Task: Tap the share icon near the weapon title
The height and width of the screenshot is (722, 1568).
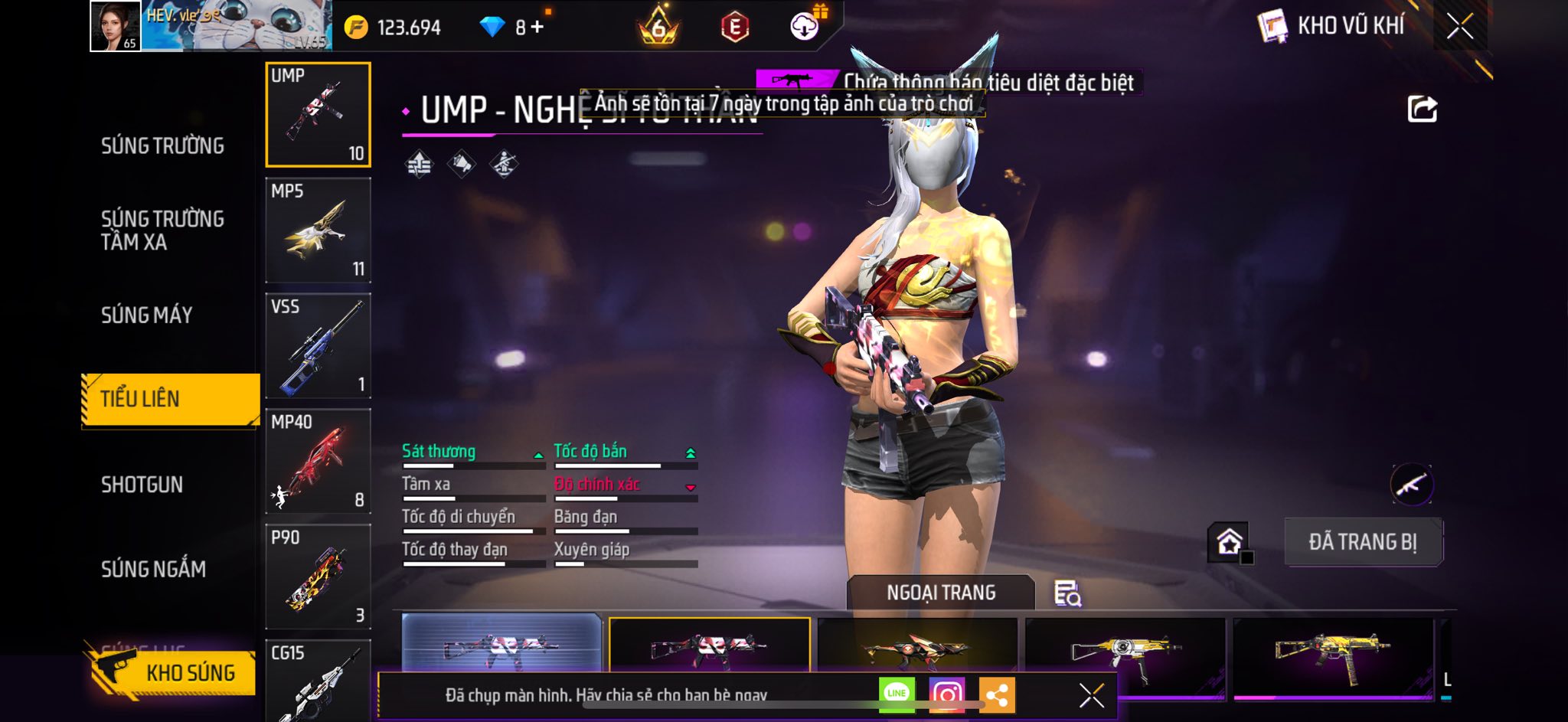Action: [x=1422, y=109]
